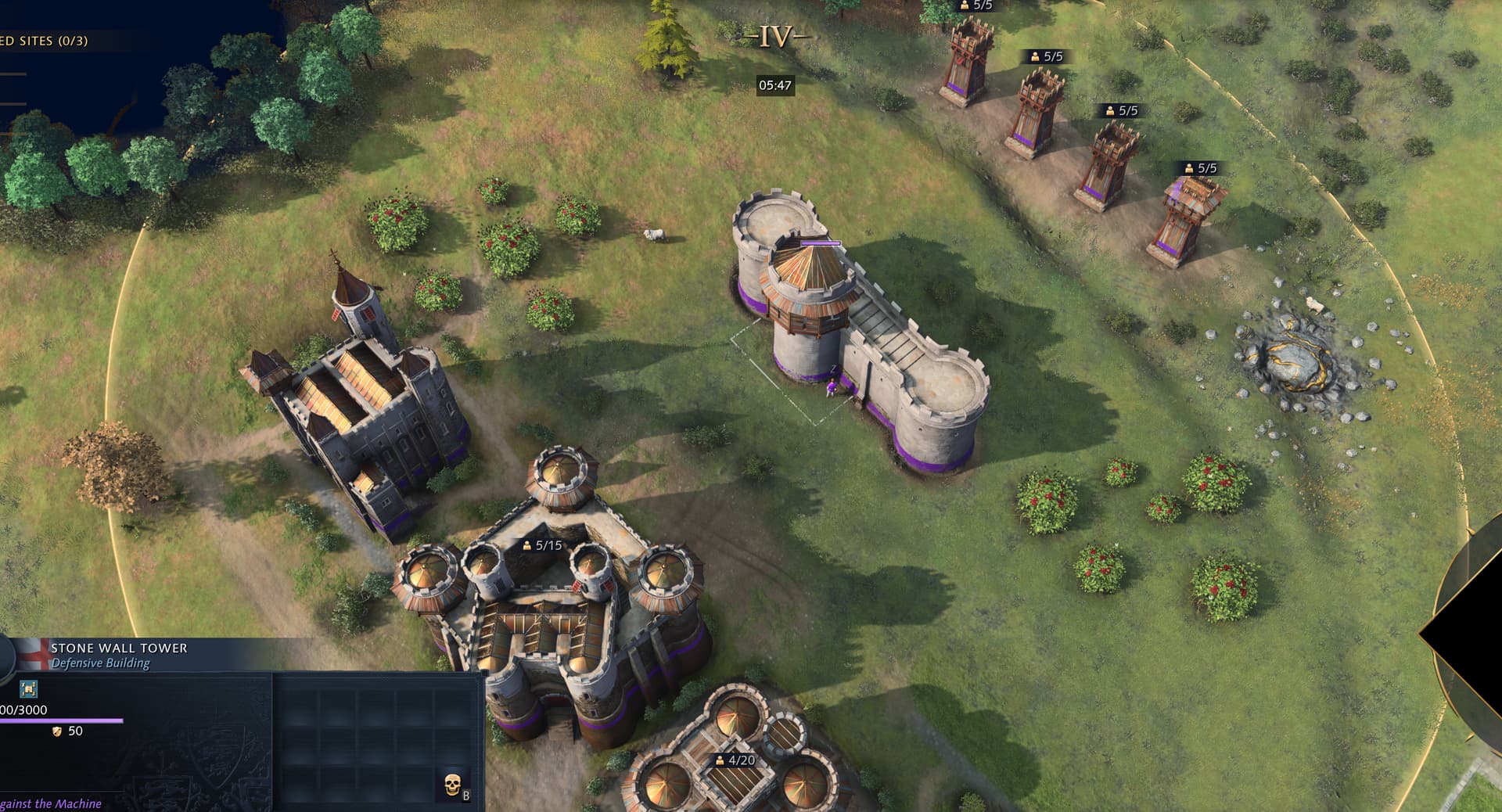Click the match timer showing 05:47
Viewport: 1502px width, 812px height.
click(774, 83)
